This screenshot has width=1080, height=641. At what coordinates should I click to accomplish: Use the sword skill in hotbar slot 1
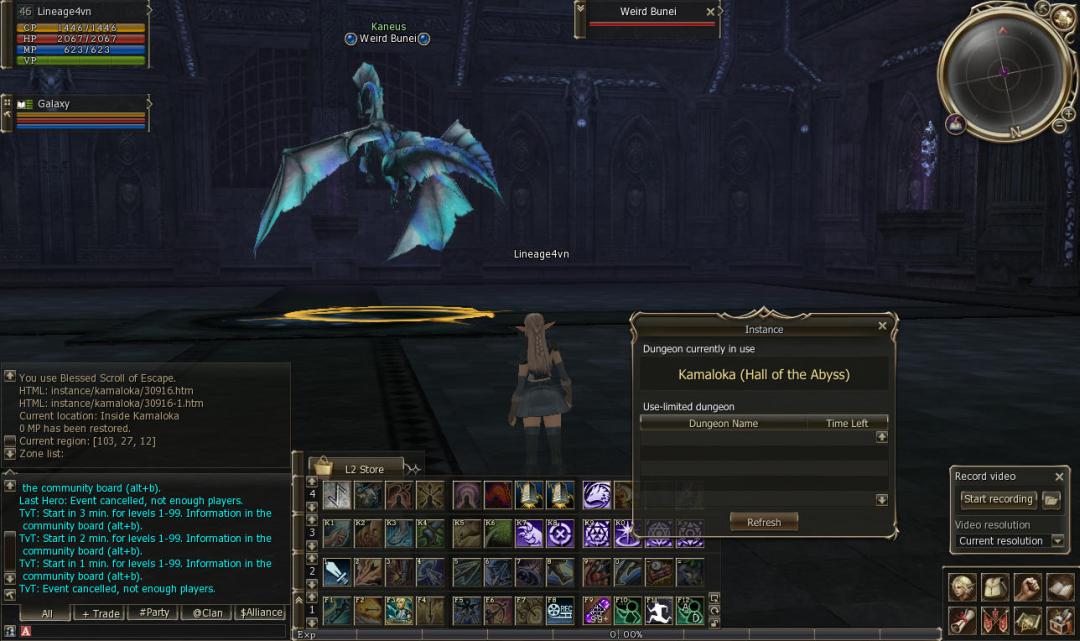click(x=337, y=572)
